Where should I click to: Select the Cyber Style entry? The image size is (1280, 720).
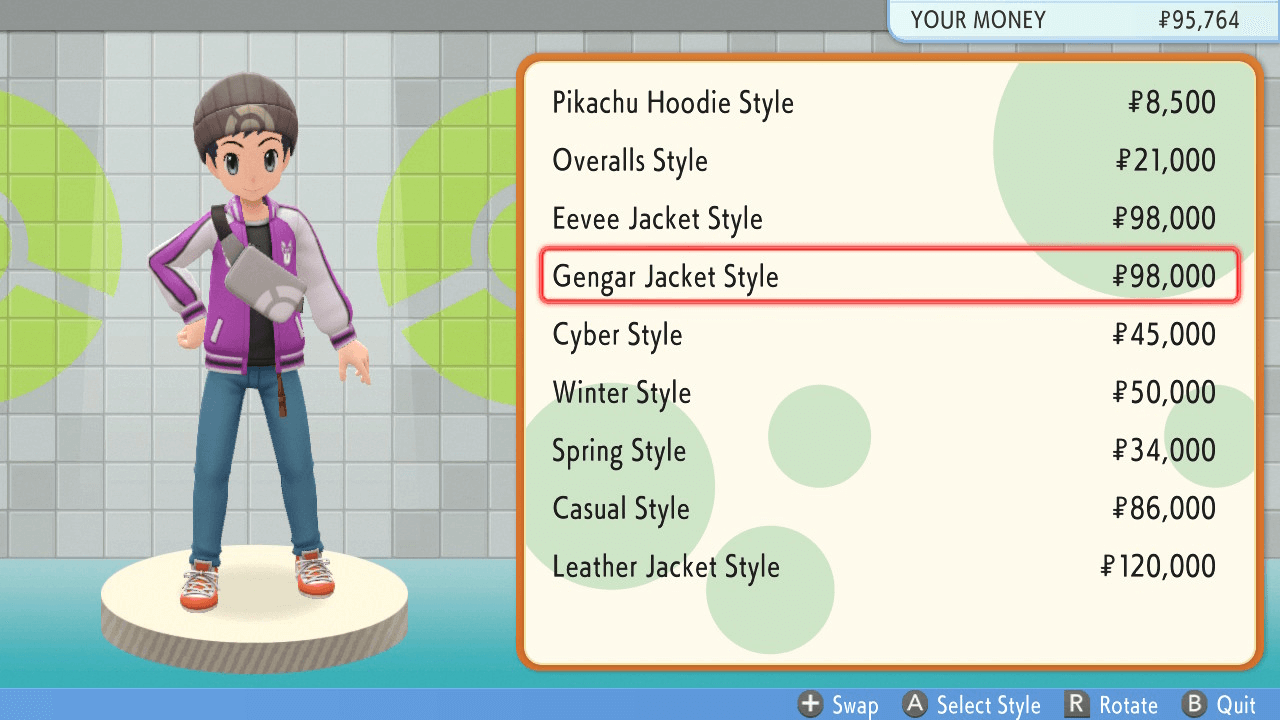[x=617, y=334]
